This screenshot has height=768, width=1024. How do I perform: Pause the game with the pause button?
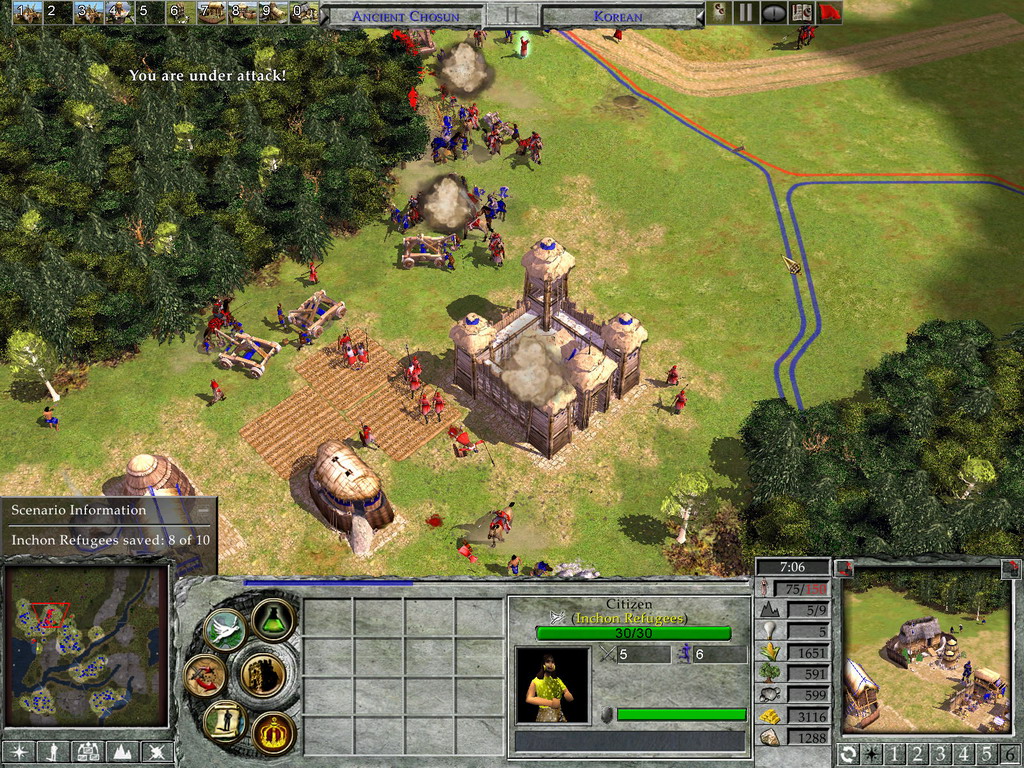tap(746, 13)
